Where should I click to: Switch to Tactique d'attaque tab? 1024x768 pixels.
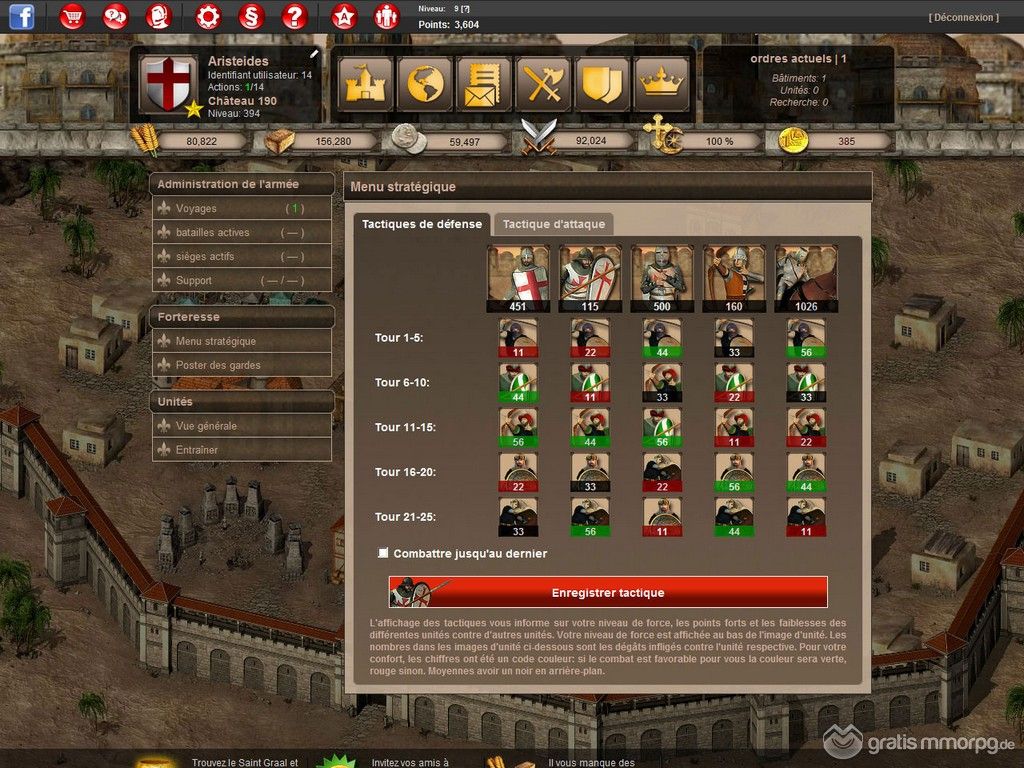[x=553, y=224]
